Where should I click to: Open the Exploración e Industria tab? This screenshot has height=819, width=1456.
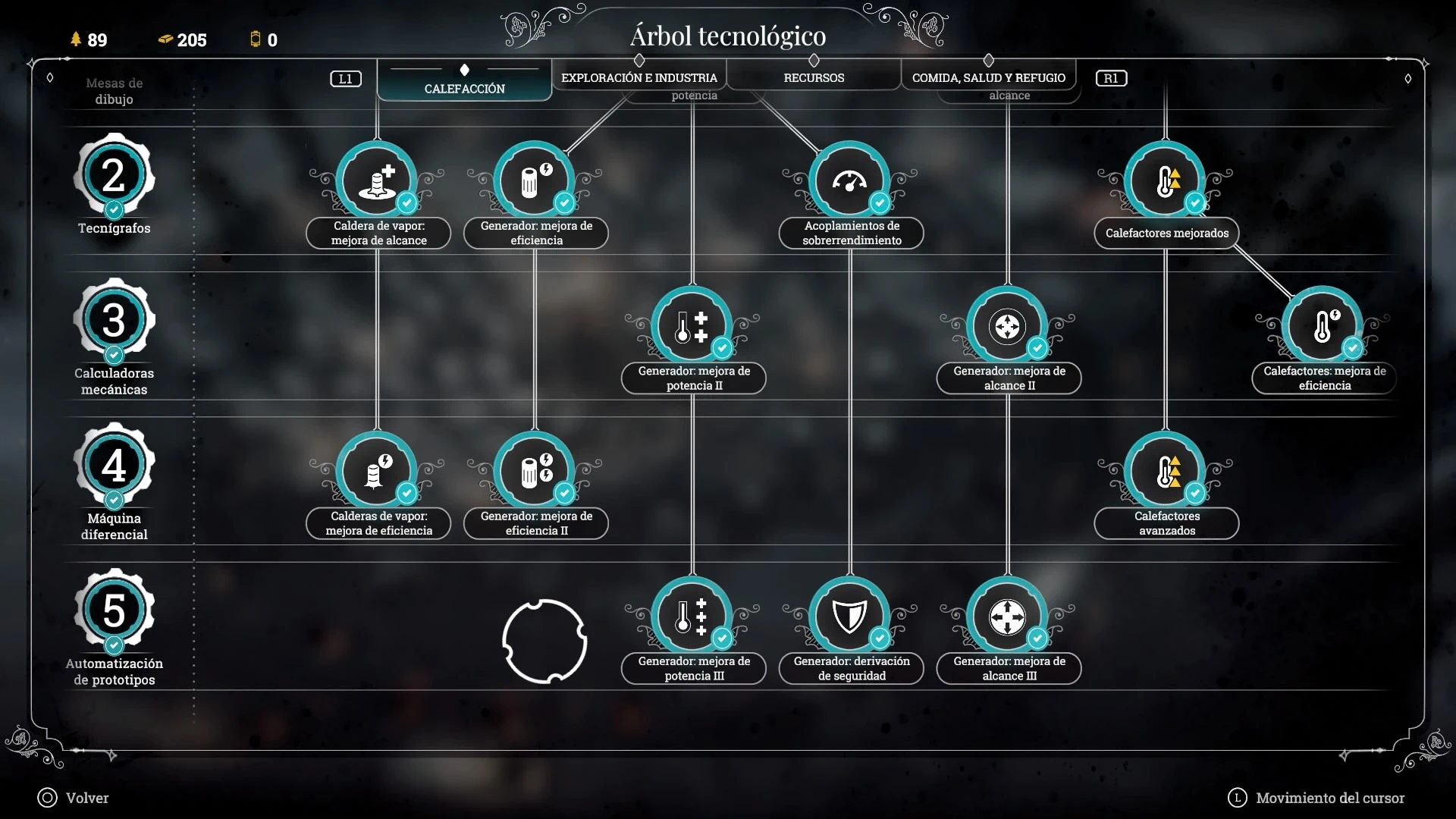point(639,77)
